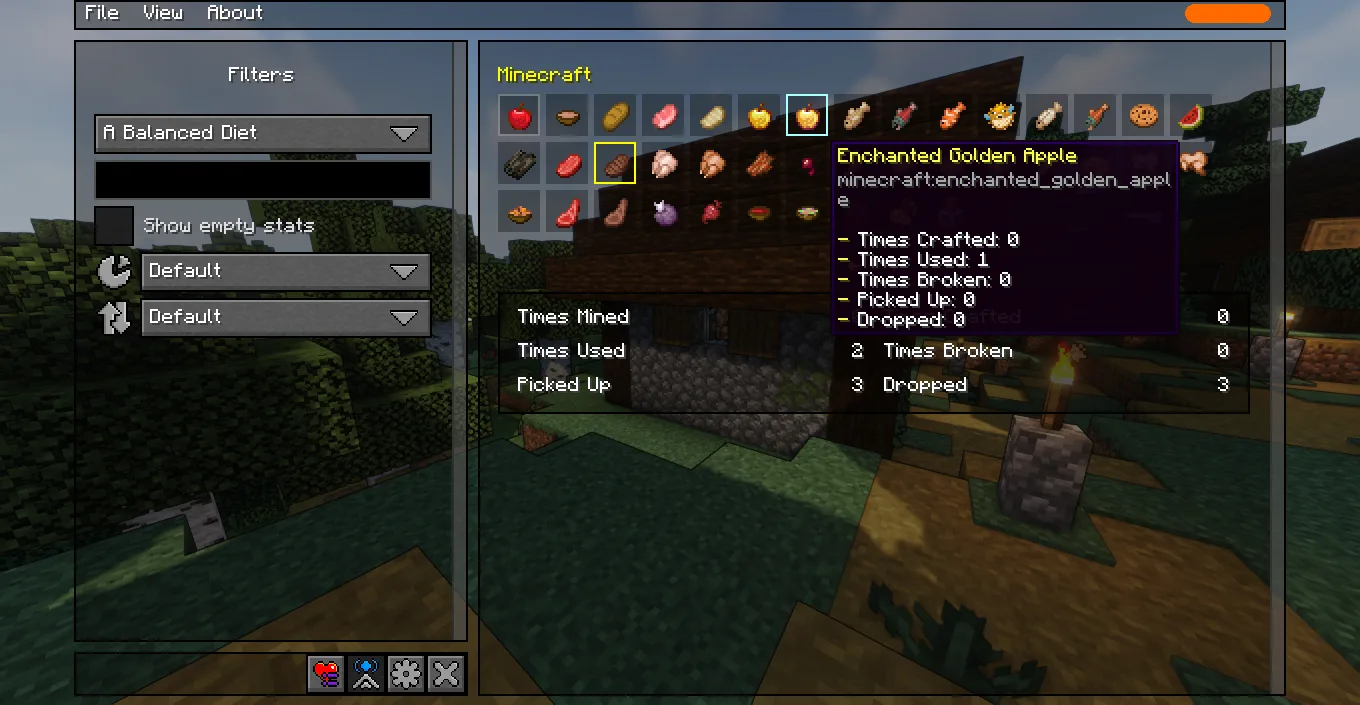Select the melon slice slot
The image size is (1360, 705).
tap(1190, 116)
